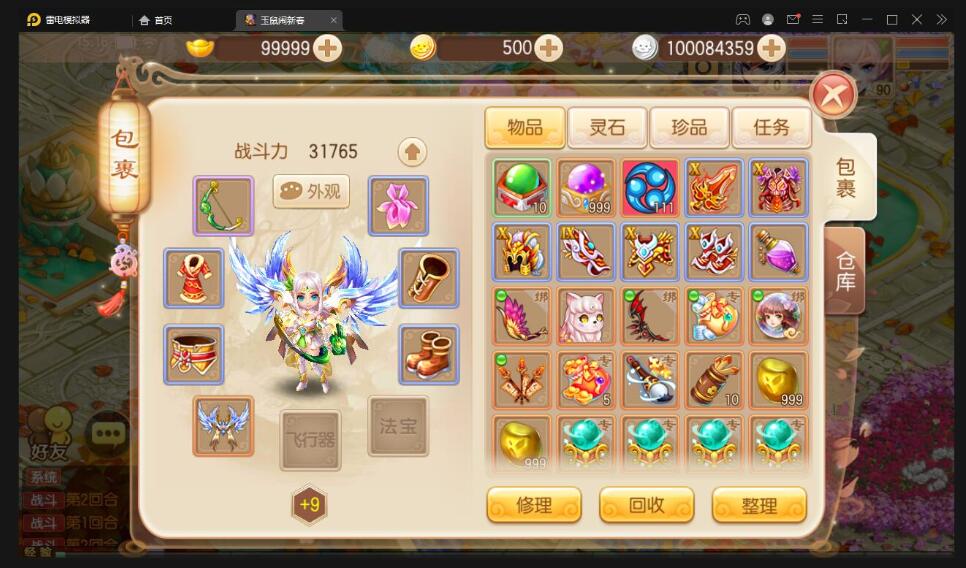Select the equipped red robe slot
The width and height of the screenshot is (966, 568).
pos(194,278)
